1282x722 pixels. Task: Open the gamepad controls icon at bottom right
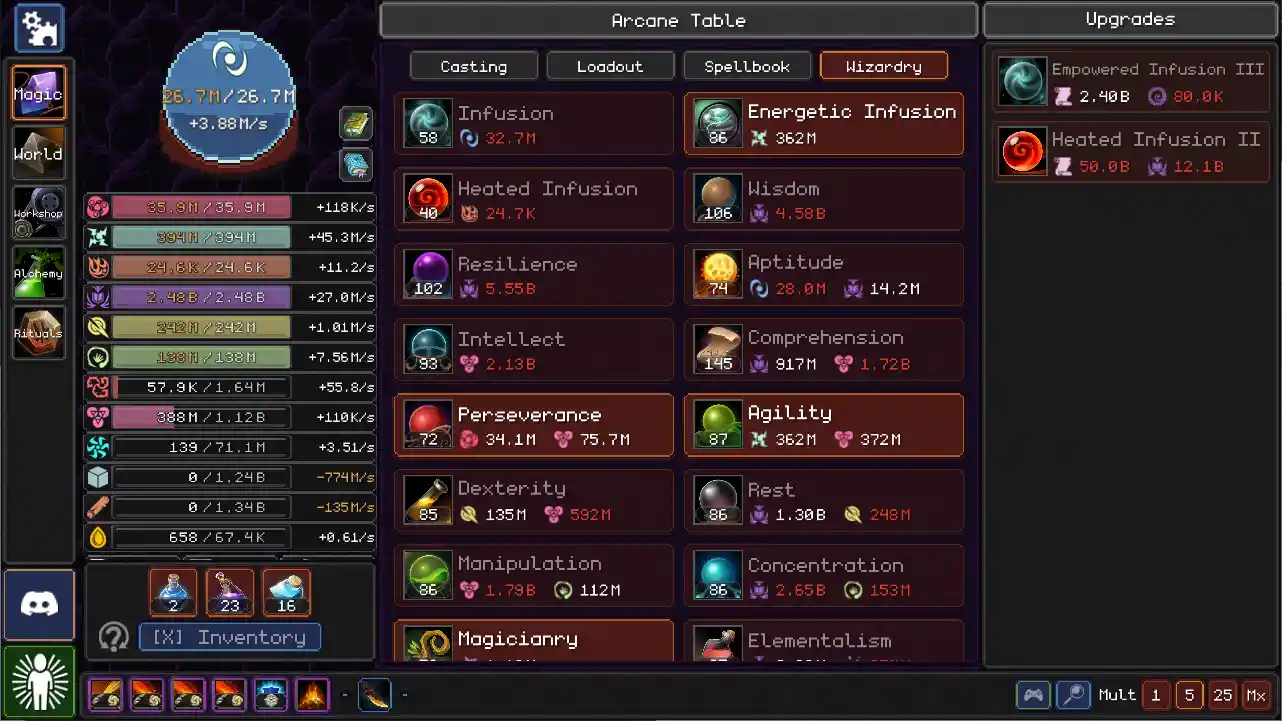click(x=1033, y=694)
